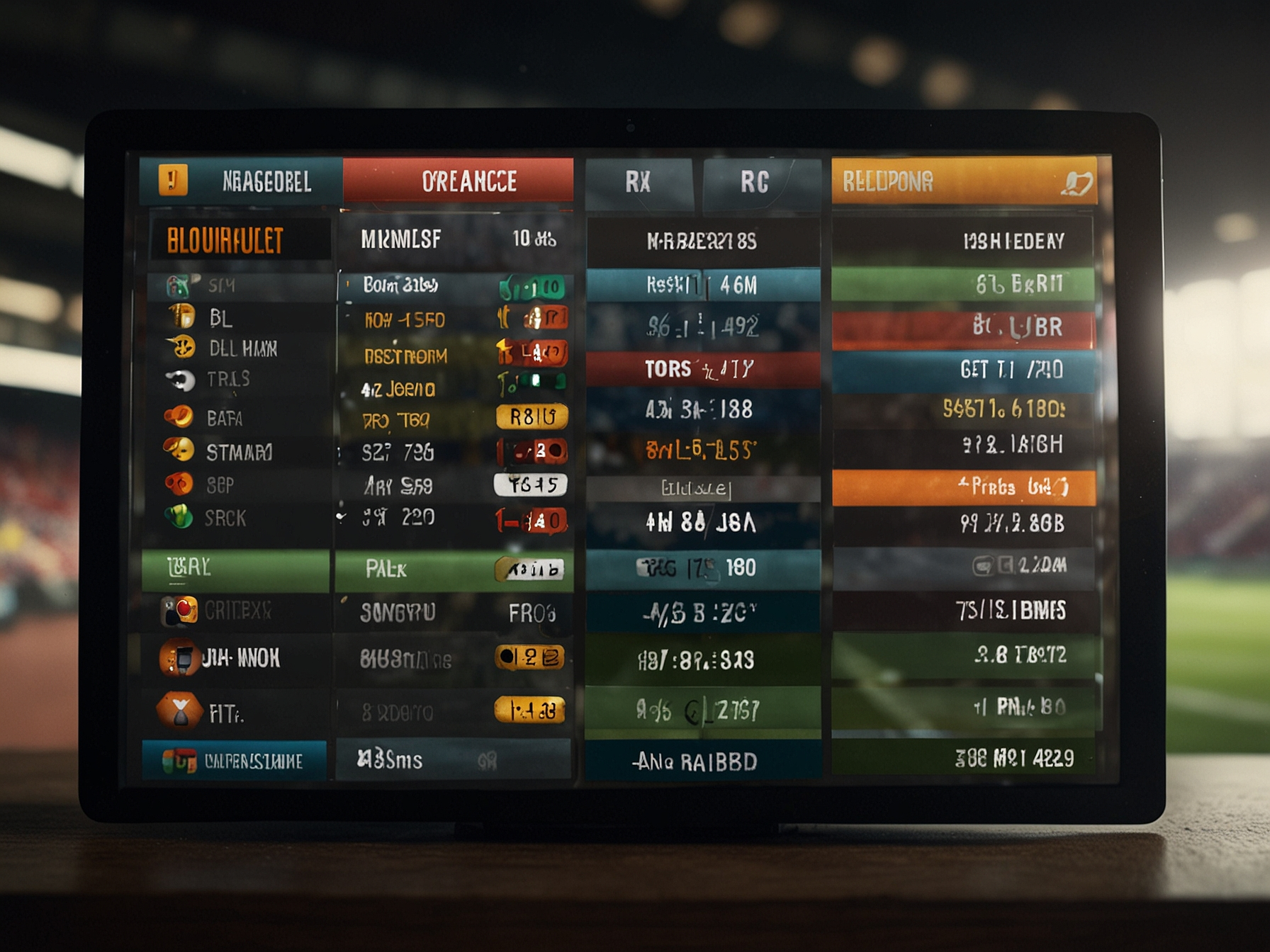The height and width of the screenshot is (952, 1270).
Task: Open the JIH WNOK entry
Action: point(240,659)
